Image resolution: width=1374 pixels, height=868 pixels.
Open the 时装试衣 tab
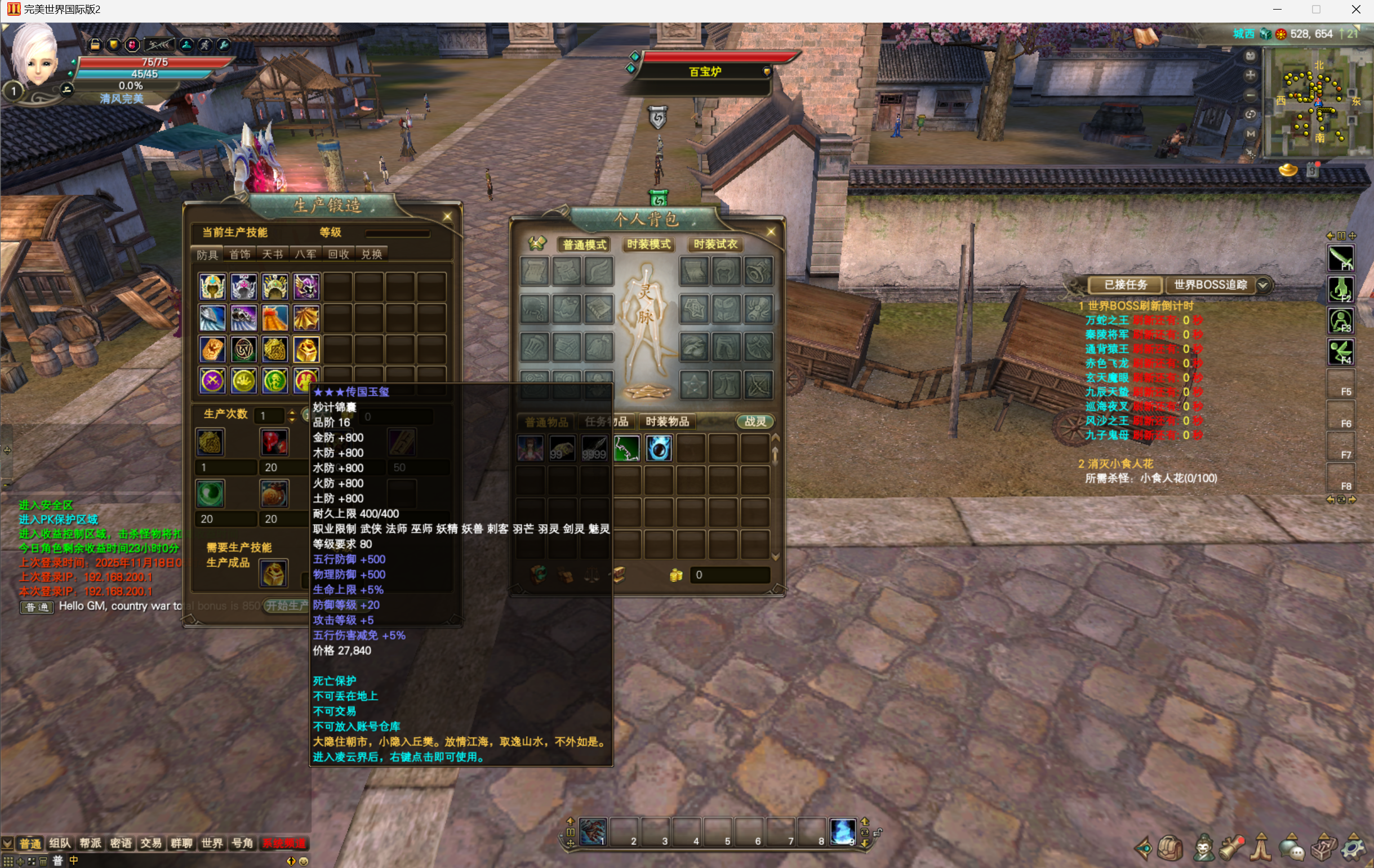pyautogui.click(x=715, y=245)
